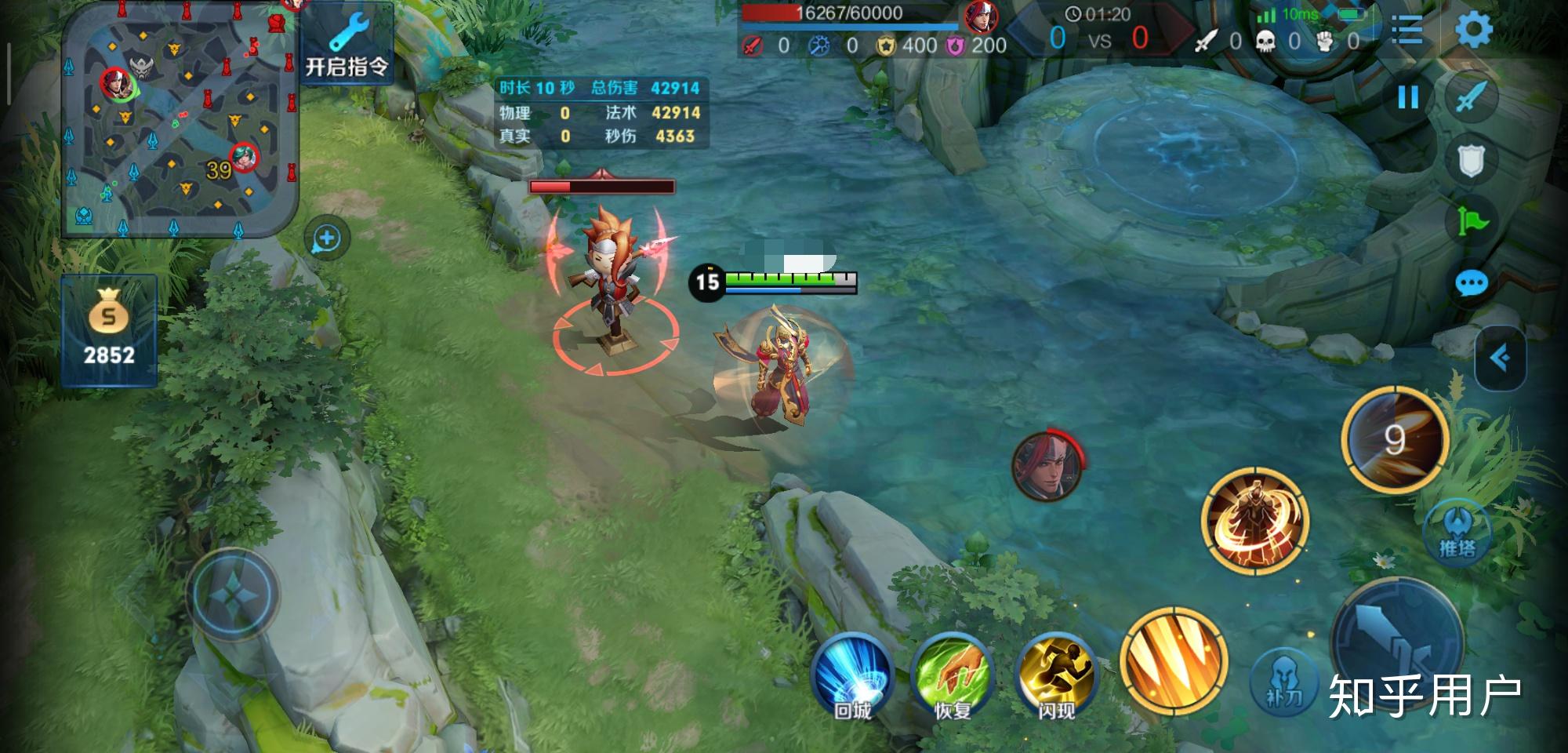
Task: Trigger the basic attack button
Action: (x=1398, y=643)
